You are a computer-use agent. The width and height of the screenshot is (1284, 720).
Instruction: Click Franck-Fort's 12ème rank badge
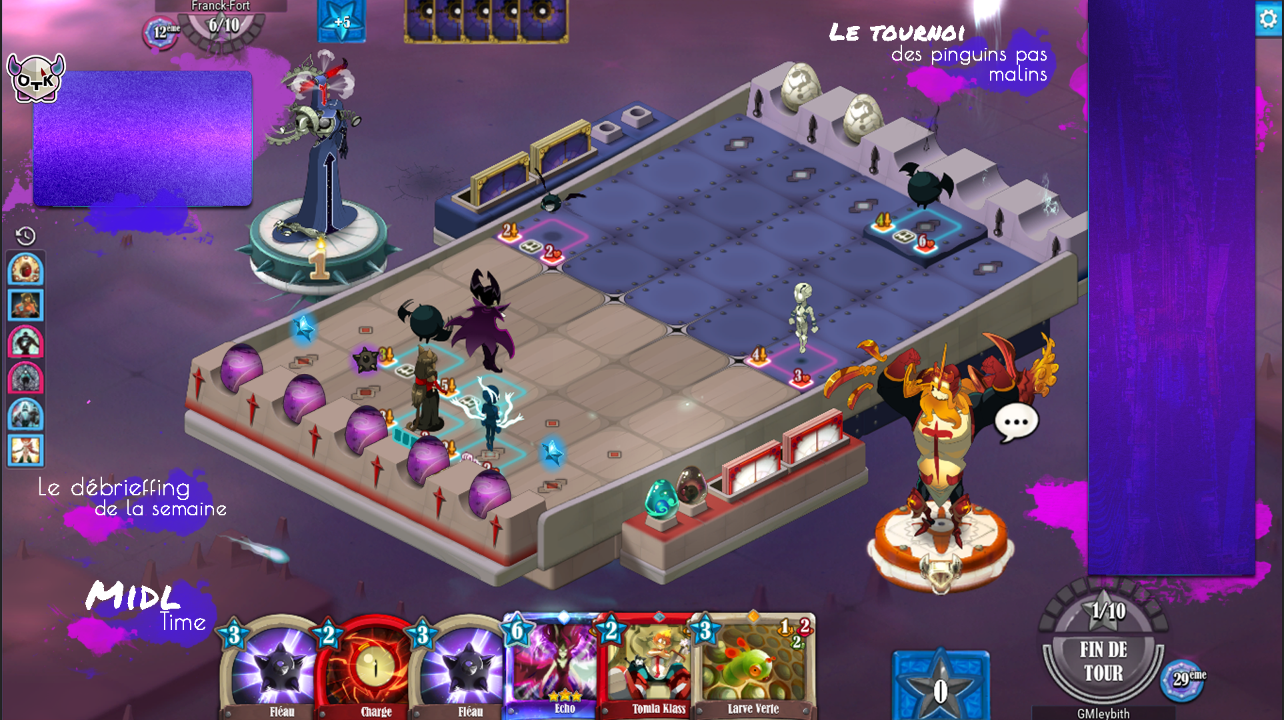159,32
